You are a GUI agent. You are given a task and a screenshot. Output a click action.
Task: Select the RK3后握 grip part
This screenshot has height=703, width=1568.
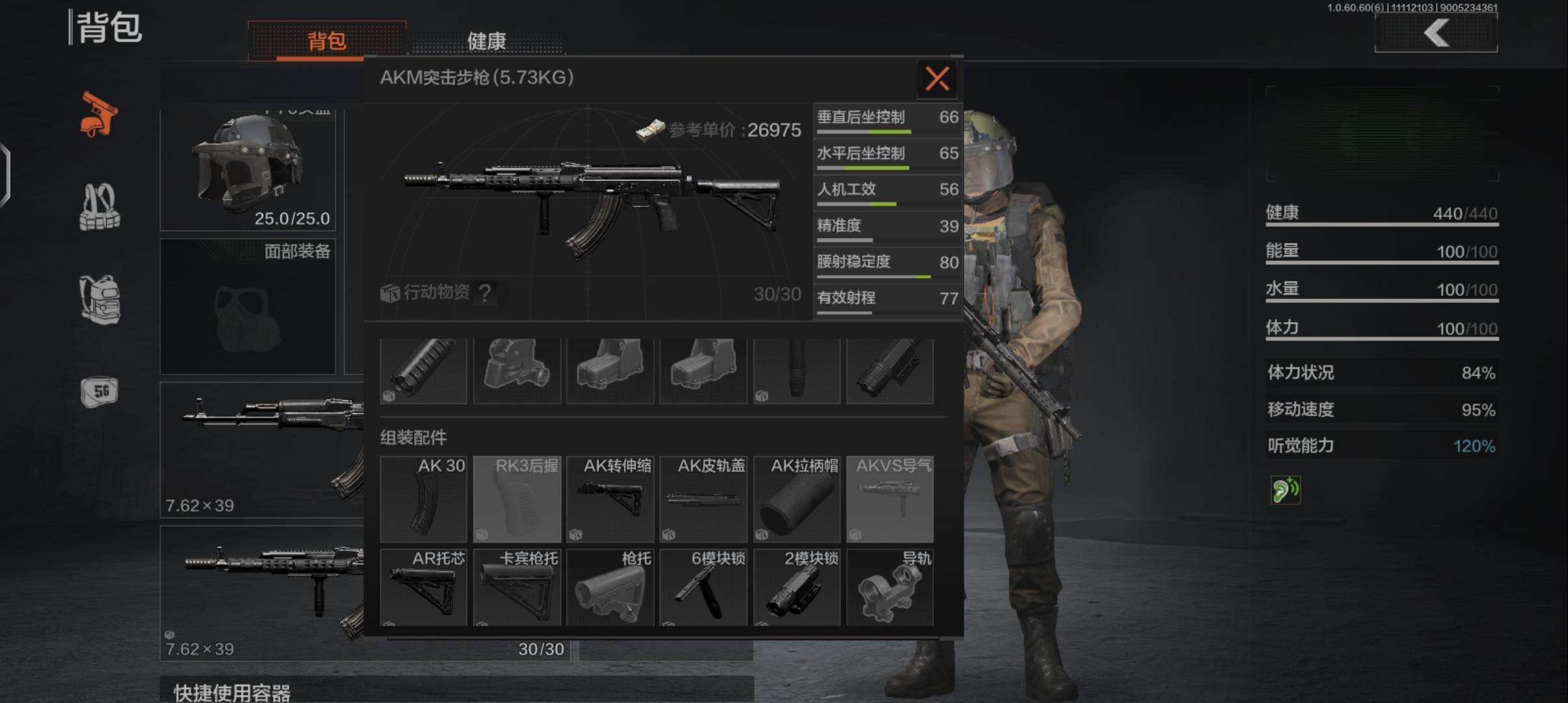517,499
